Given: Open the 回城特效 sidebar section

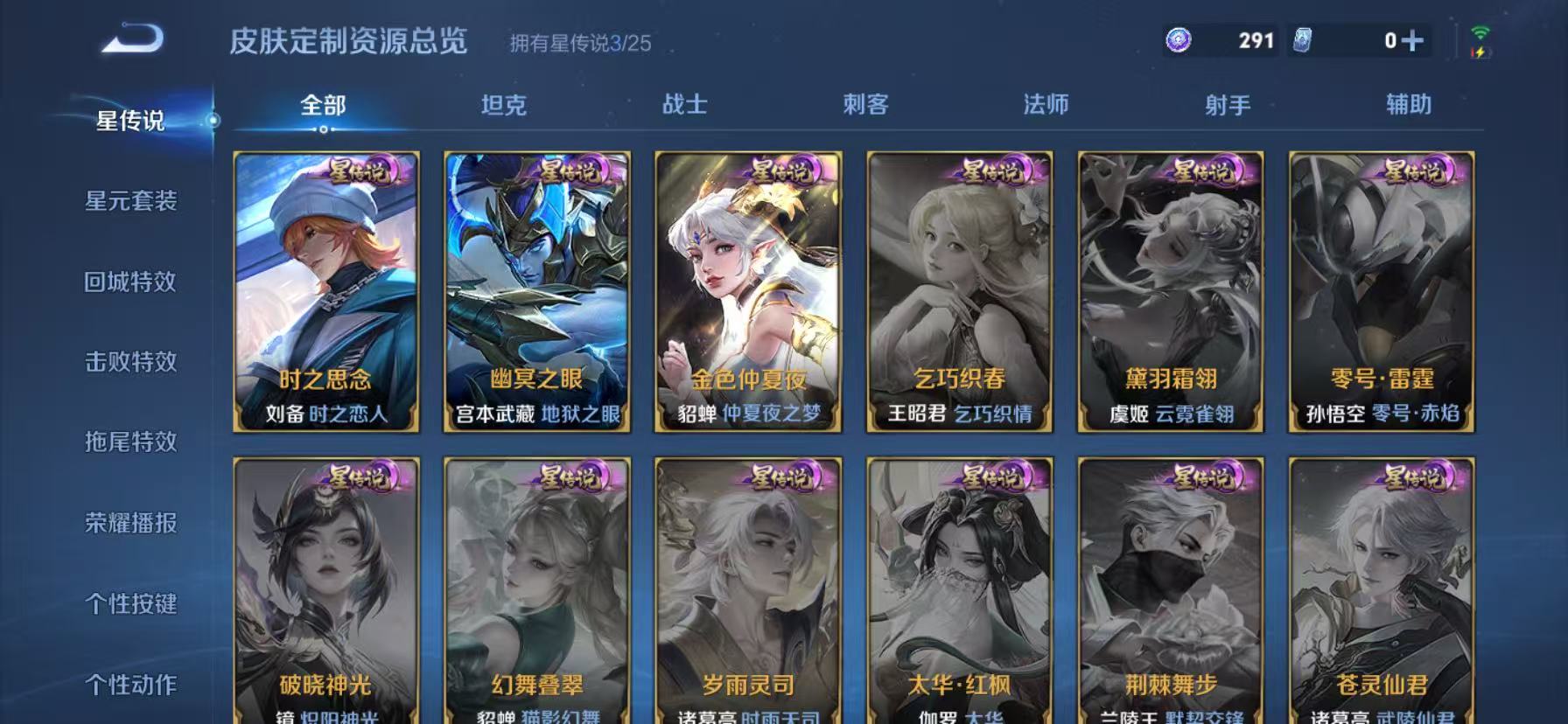Looking at the screenshot, I should pyautogui.click(x=133, y=282).
